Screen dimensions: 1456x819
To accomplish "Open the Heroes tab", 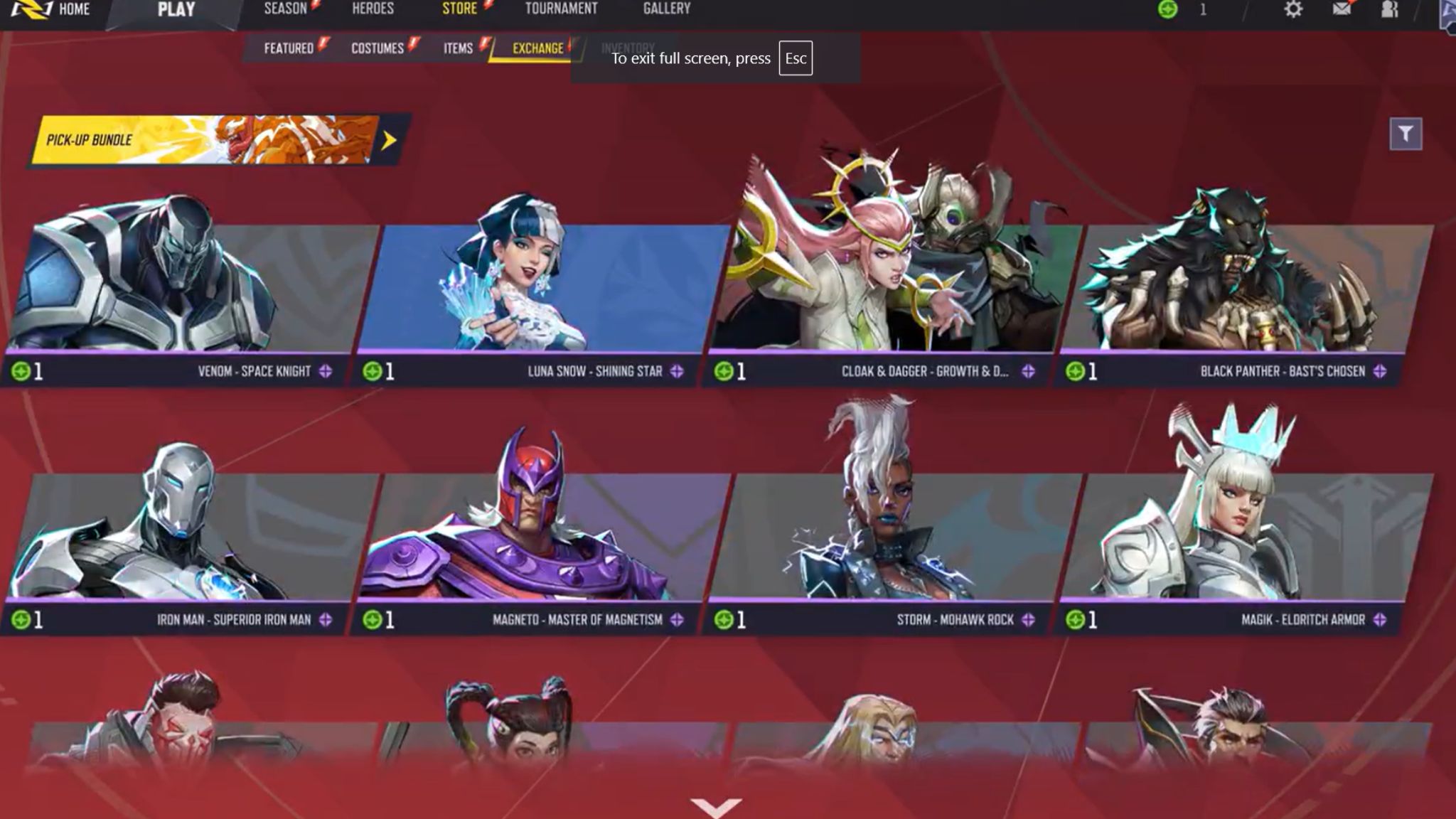I will (373, 9).
